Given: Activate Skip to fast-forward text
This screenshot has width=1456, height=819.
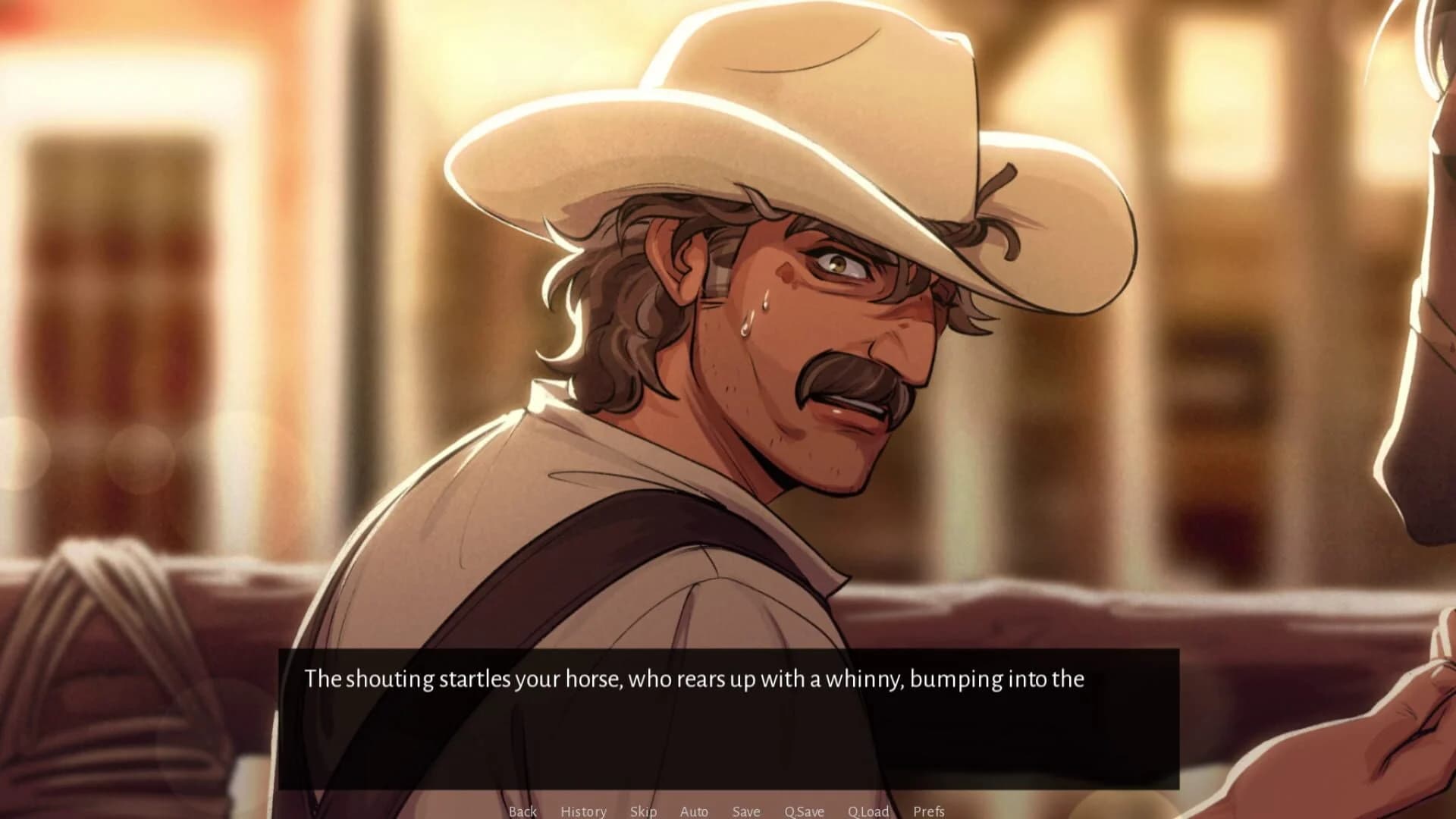Looking at the screenshot, I should point(642,811).
